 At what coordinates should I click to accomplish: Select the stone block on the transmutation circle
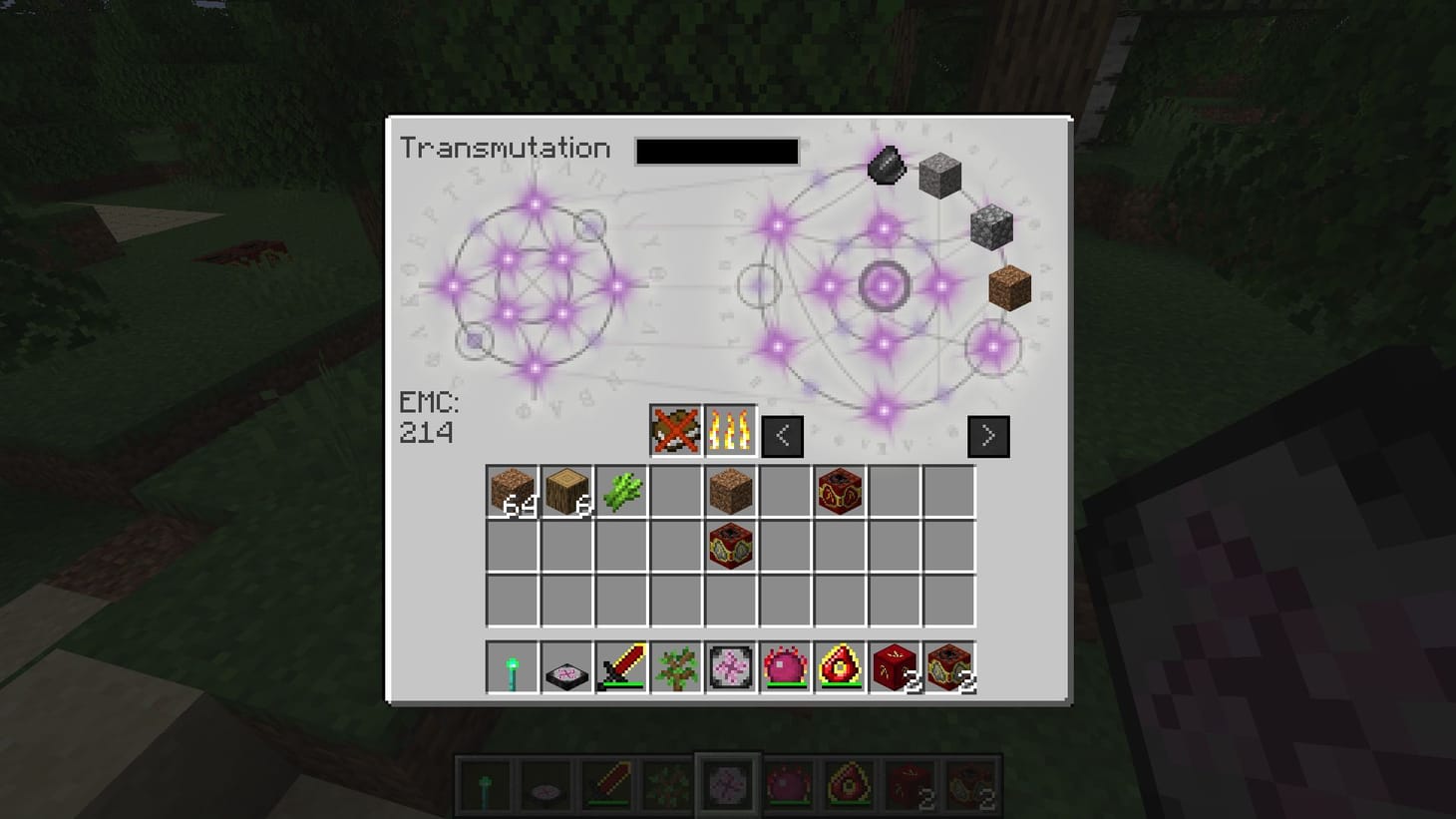pos(938,178)
